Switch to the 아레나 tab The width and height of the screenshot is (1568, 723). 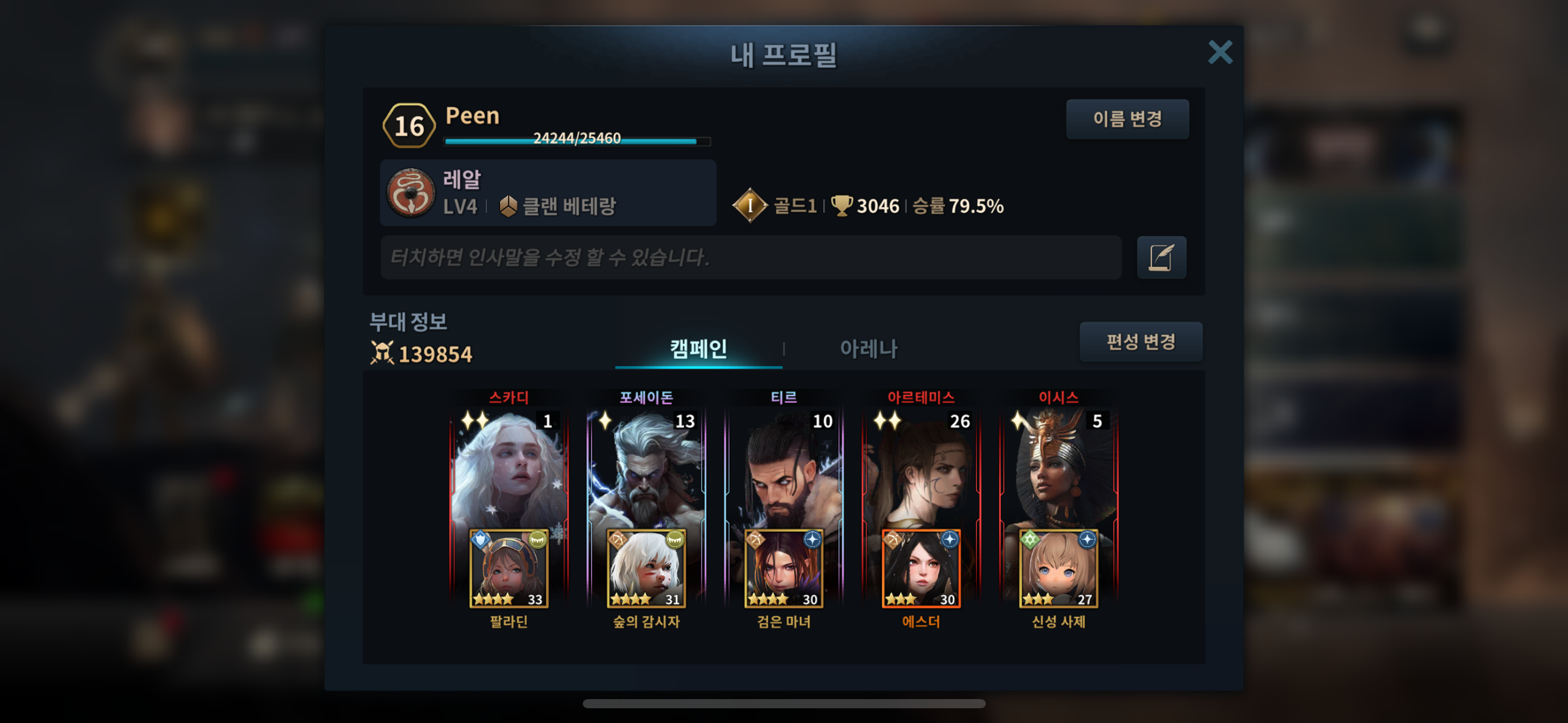coord(868,349)
